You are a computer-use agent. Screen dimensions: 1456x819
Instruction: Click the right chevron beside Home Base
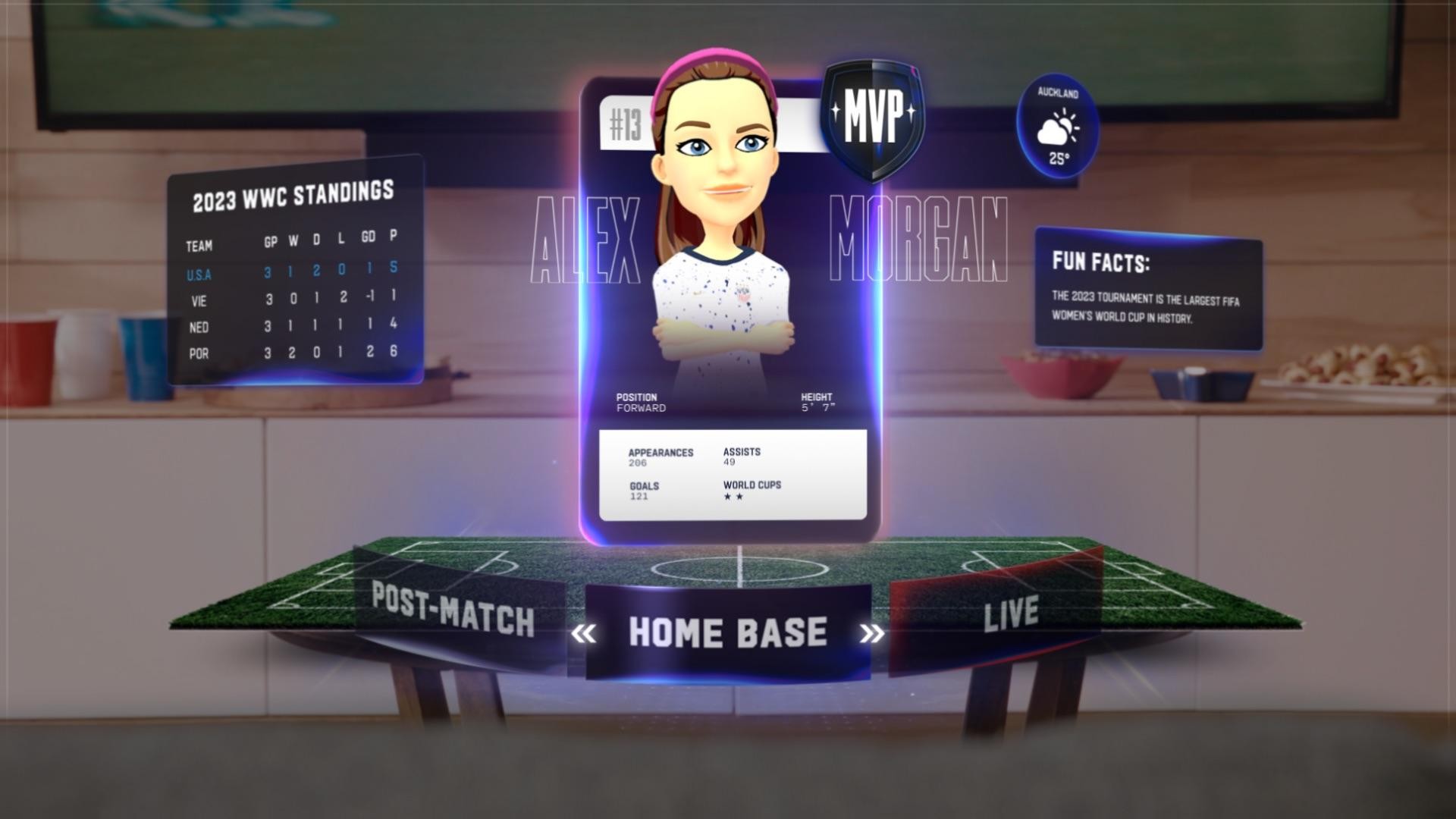tap(872, 633)
